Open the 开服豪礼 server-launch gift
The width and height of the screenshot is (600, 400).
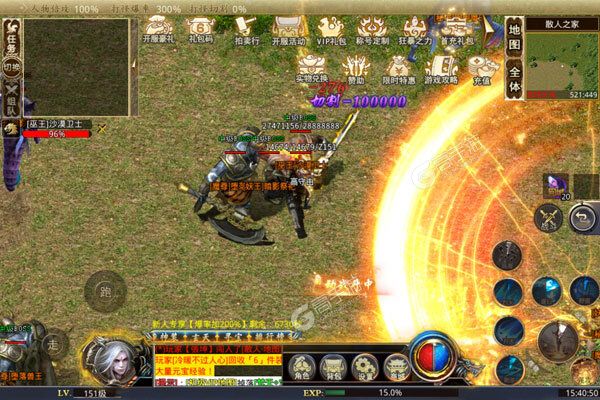(158, 33)
